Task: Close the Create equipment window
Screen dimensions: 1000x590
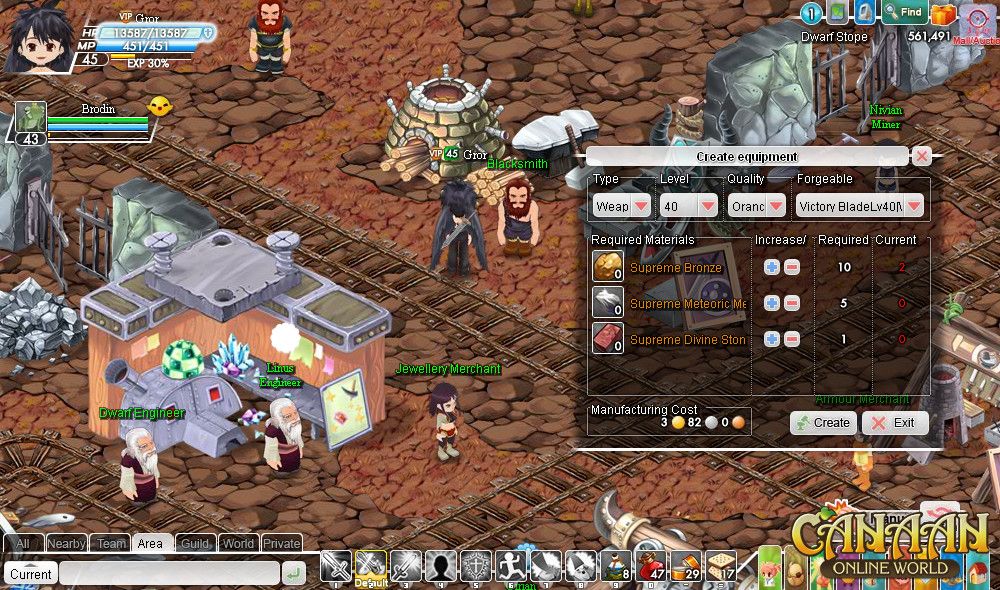Action: coord(922,156)
